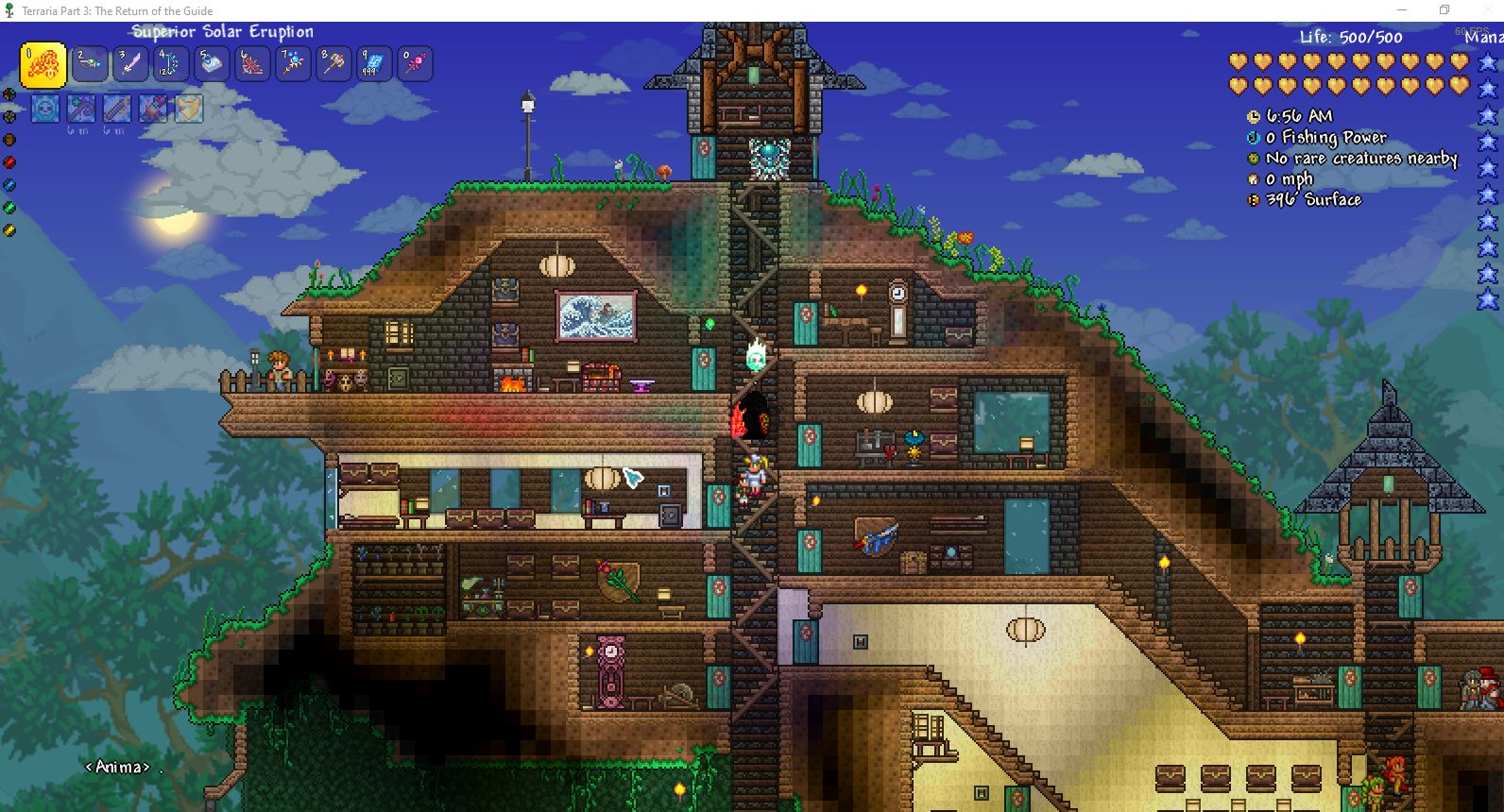
Task: Click the depth meter icon near 396' Surface
Action: coord(1253,199)
